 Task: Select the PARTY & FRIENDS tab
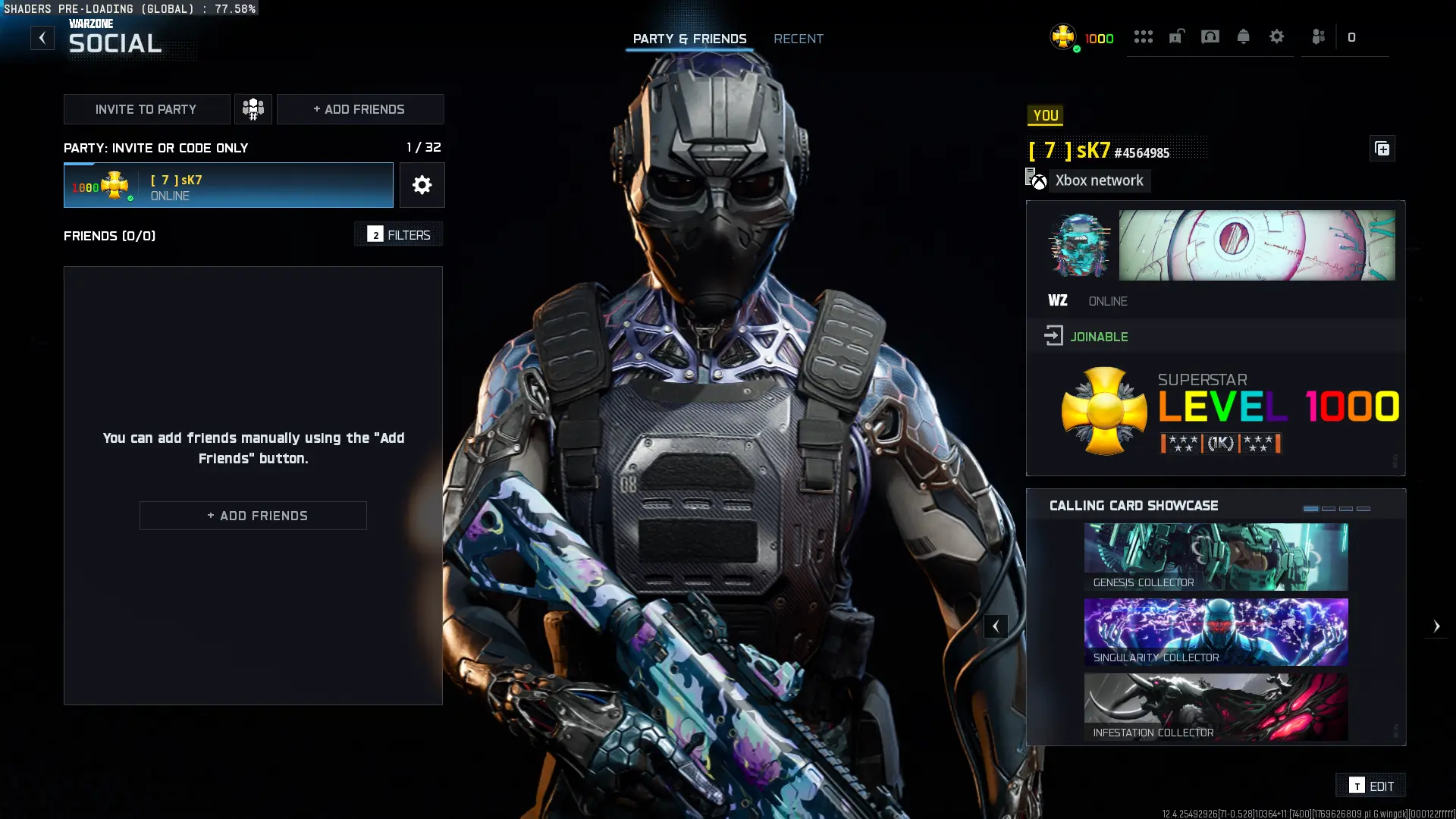(x=689, y=39)
